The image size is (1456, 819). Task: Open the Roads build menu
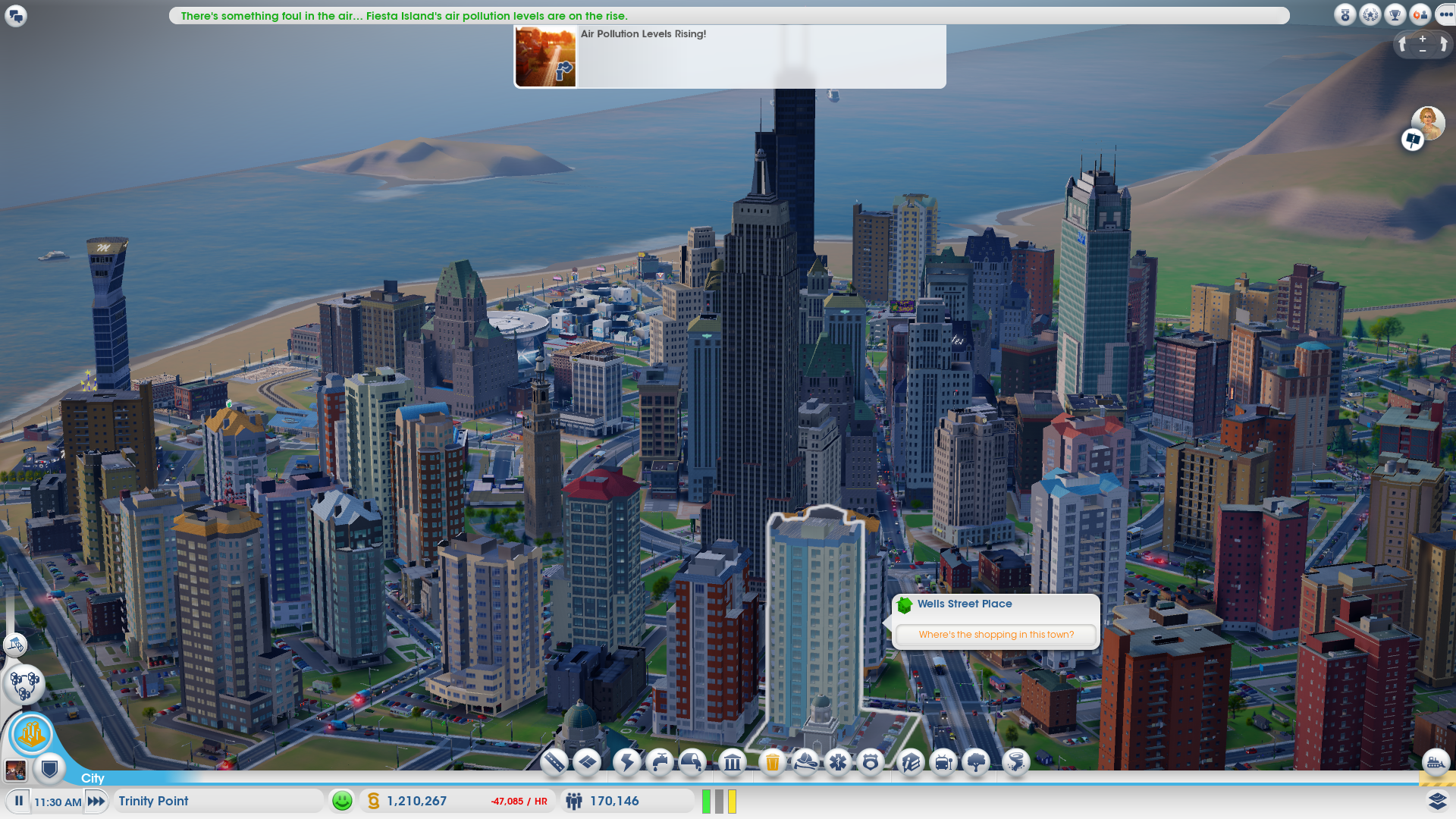[554, 762]
